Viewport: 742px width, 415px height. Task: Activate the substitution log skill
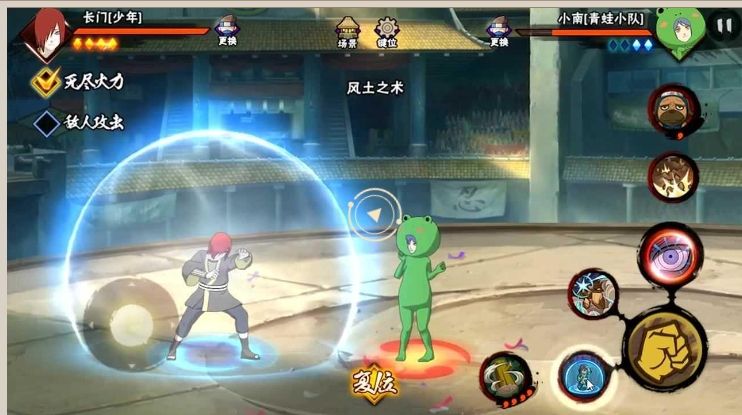505,378
